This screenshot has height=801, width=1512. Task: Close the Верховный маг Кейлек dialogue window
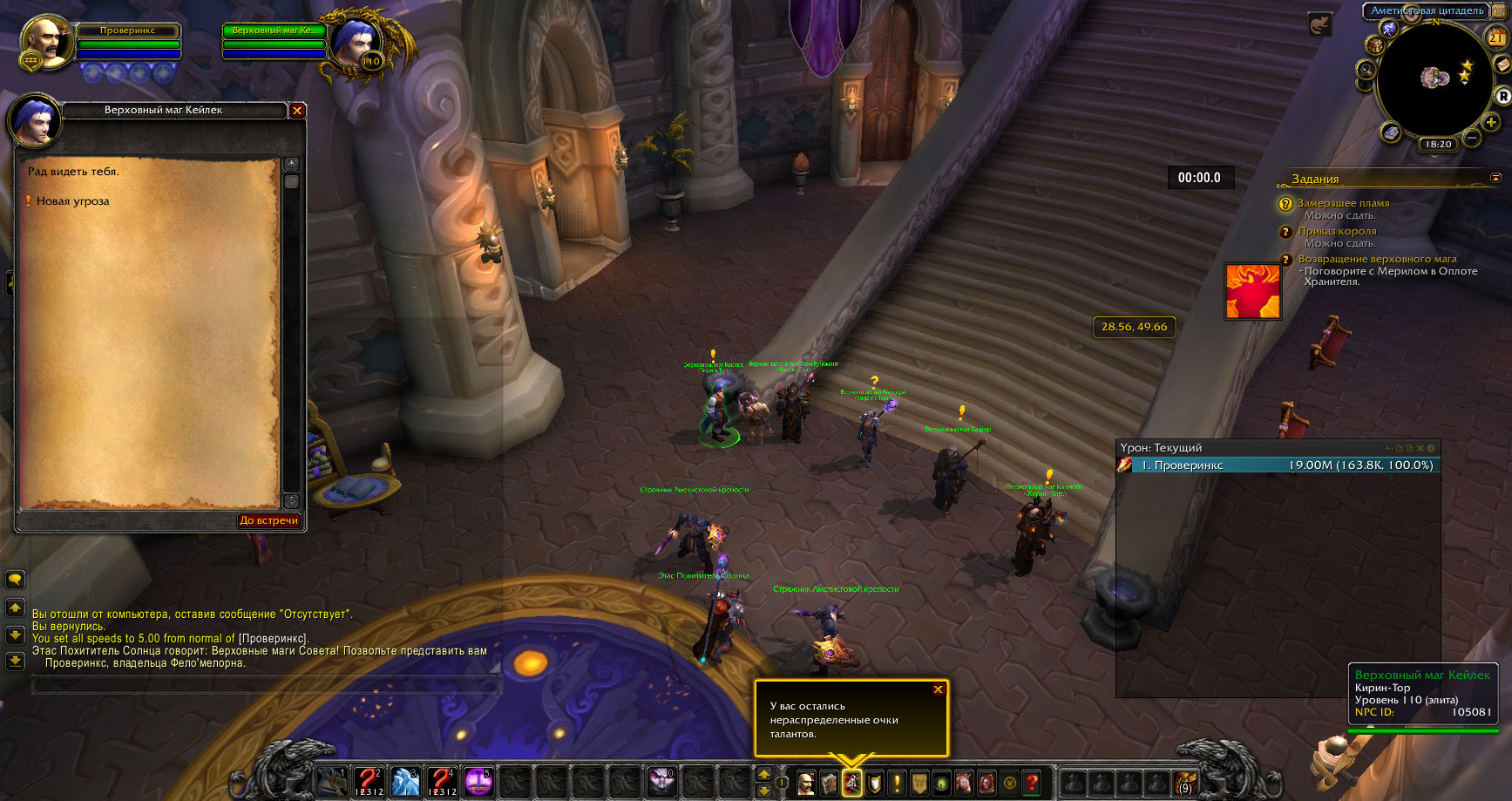(297, 111)
